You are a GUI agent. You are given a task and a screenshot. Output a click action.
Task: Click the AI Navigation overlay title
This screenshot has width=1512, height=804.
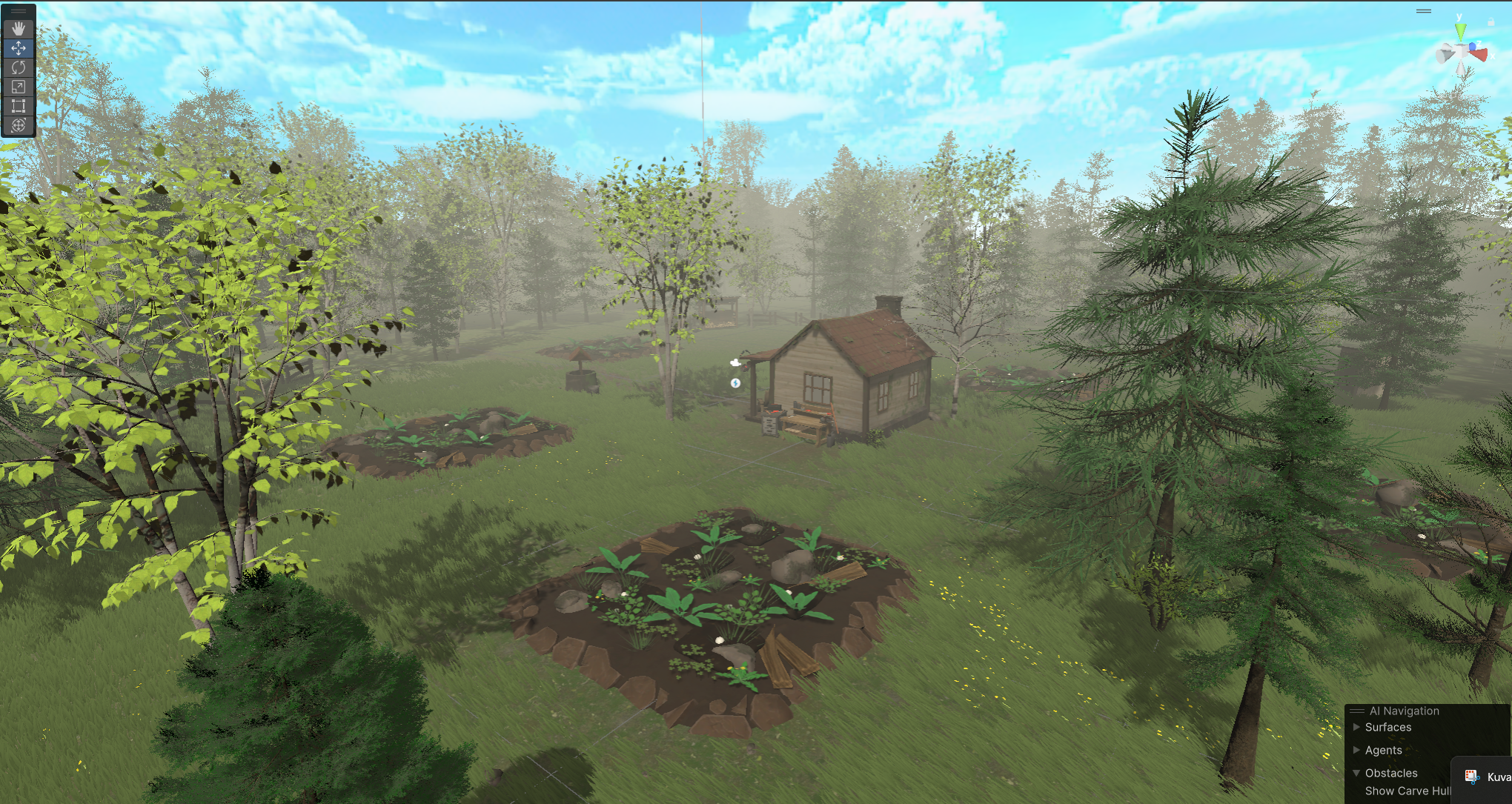pos(1405,711)
